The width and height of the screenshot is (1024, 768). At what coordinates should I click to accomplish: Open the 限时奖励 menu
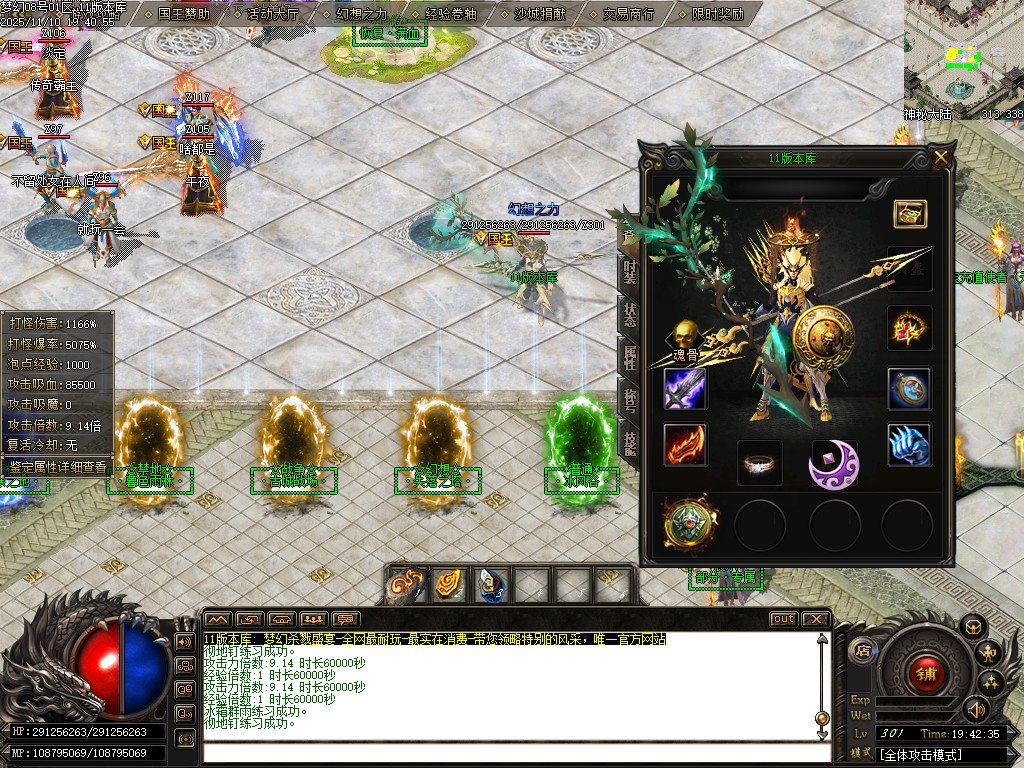click(x=718, y=14)
